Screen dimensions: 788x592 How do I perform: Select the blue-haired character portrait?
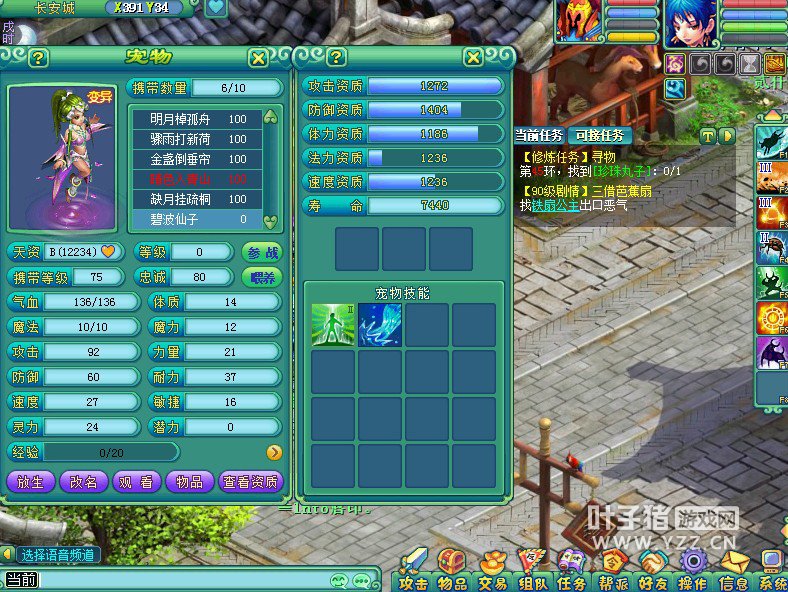692,24
